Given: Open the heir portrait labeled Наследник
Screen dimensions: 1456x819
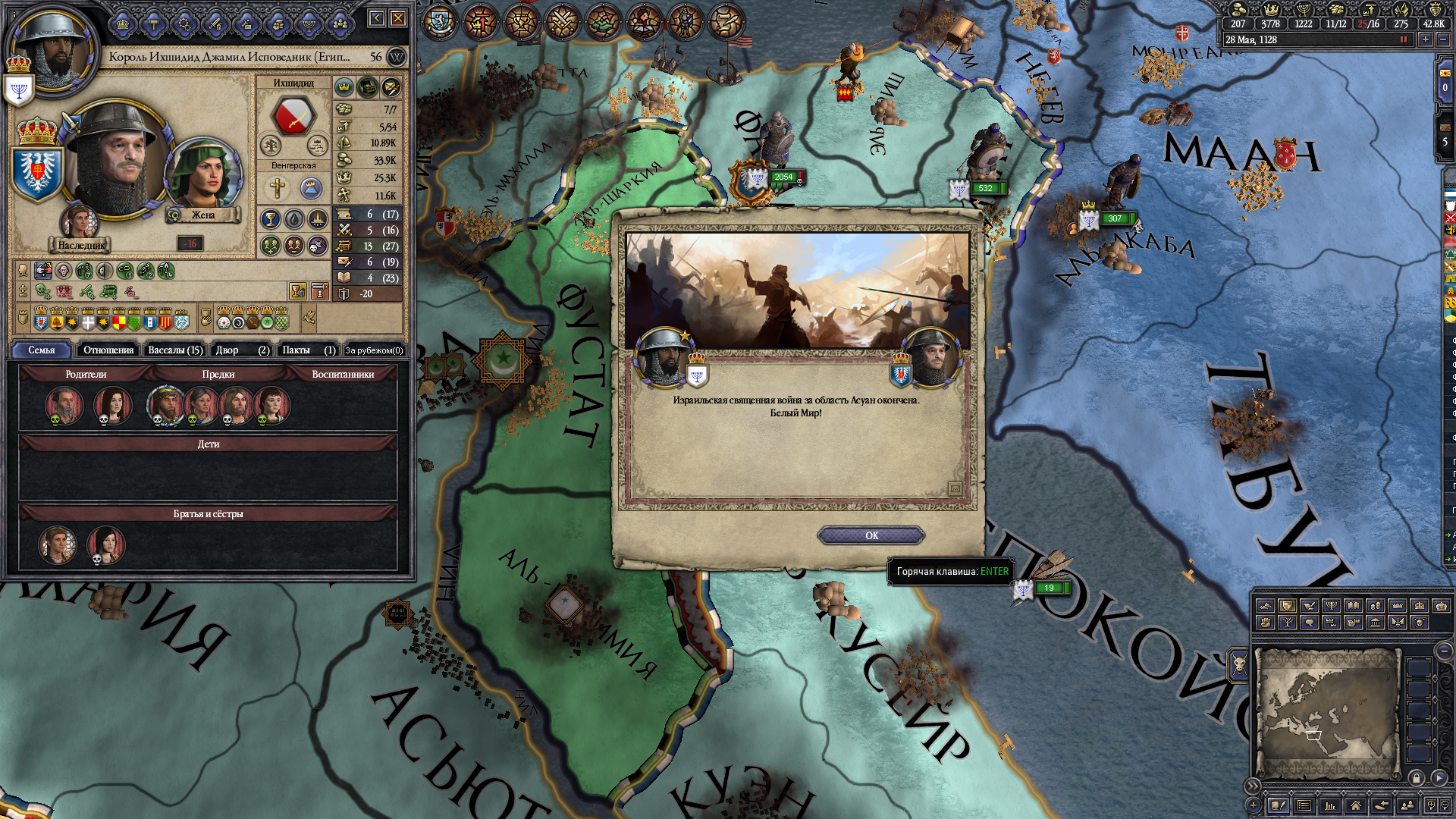Looking at the screenshot, I should tap(79, 223).
